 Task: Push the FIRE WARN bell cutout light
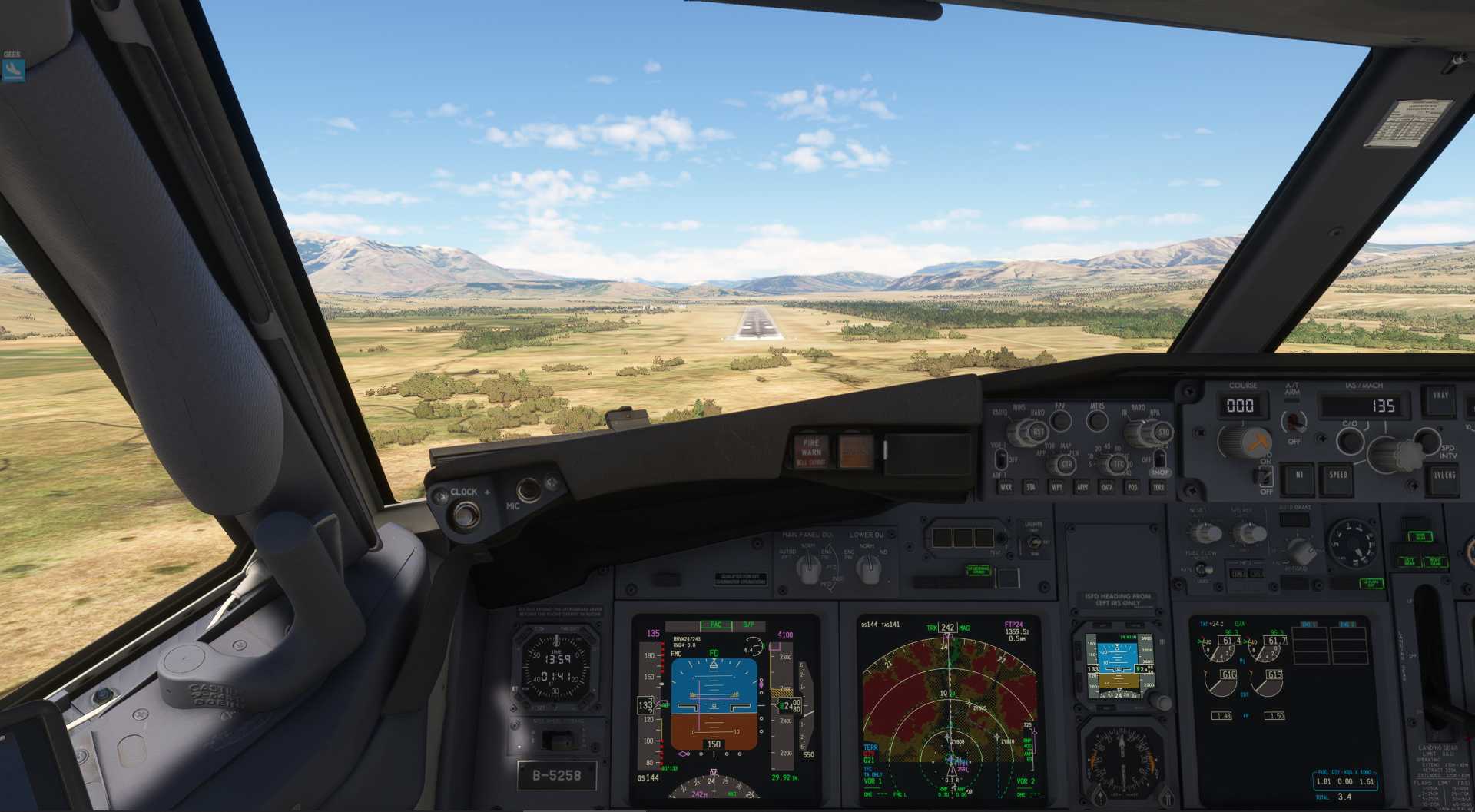(x=811, y=452)
